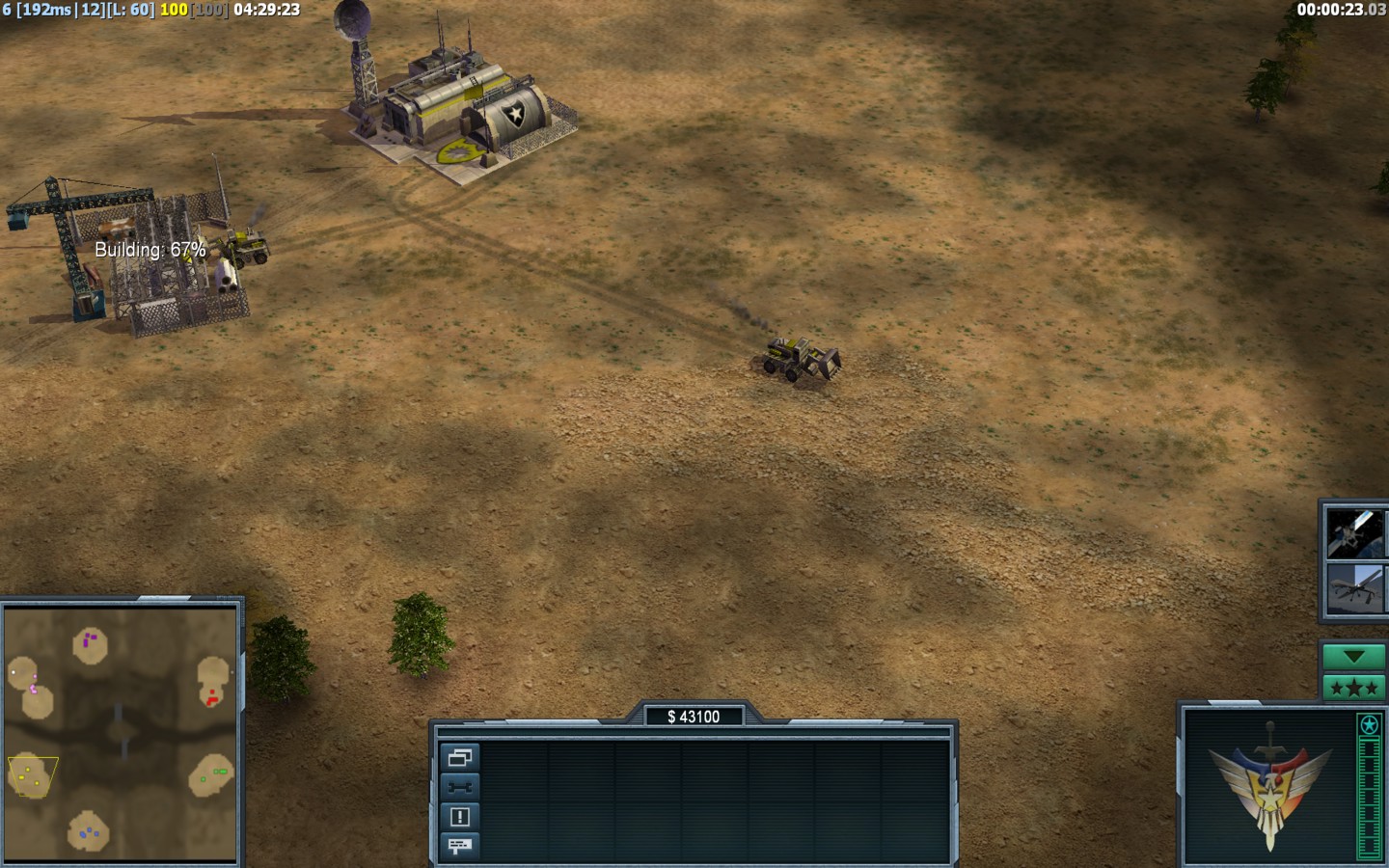Open the chat communicator button
Image resolution: width=1389 pixels, height=868 pixels.
tap(459, 846)
